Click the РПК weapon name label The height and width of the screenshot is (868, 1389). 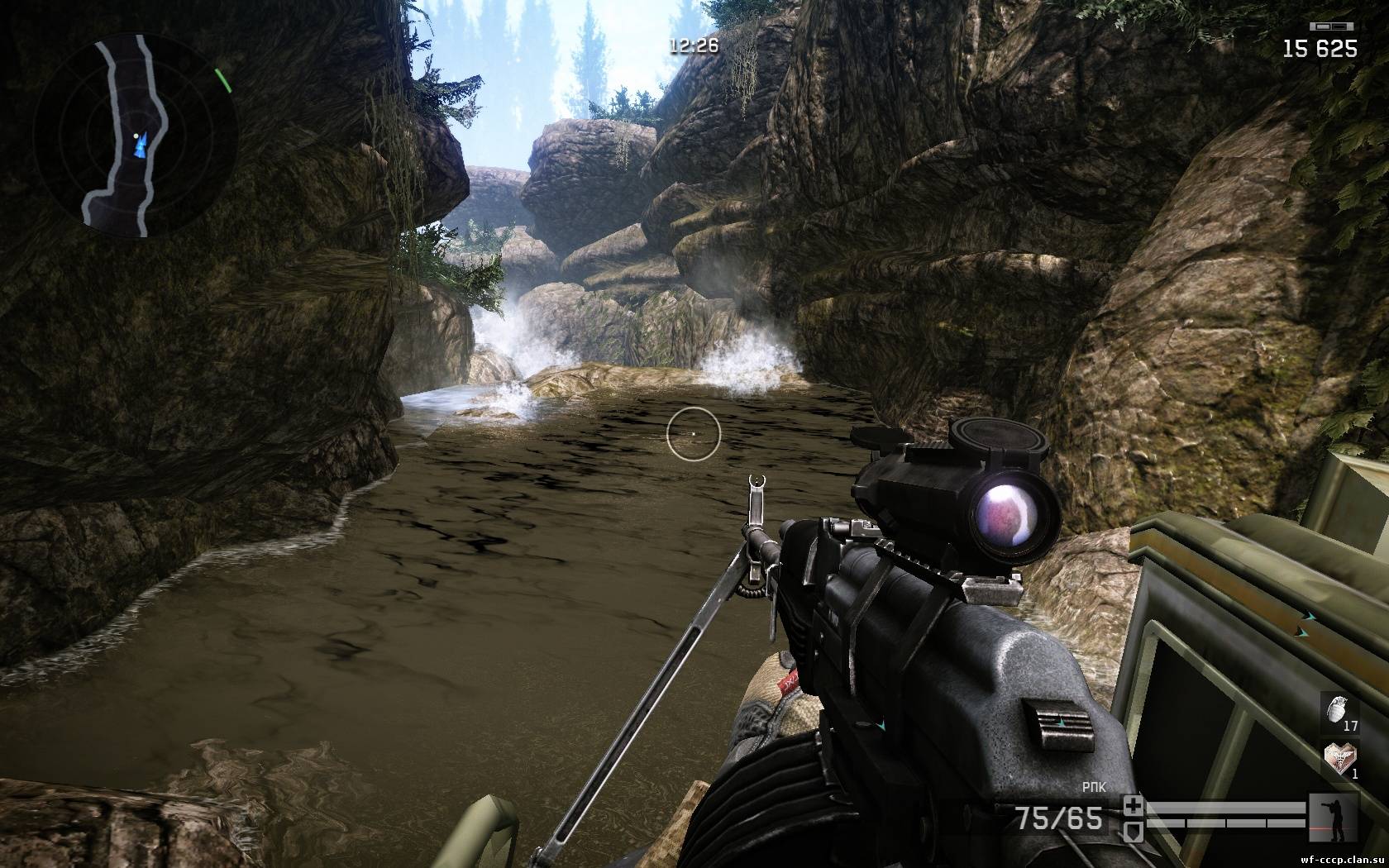pyautogui.click(x=1092, y=787)
